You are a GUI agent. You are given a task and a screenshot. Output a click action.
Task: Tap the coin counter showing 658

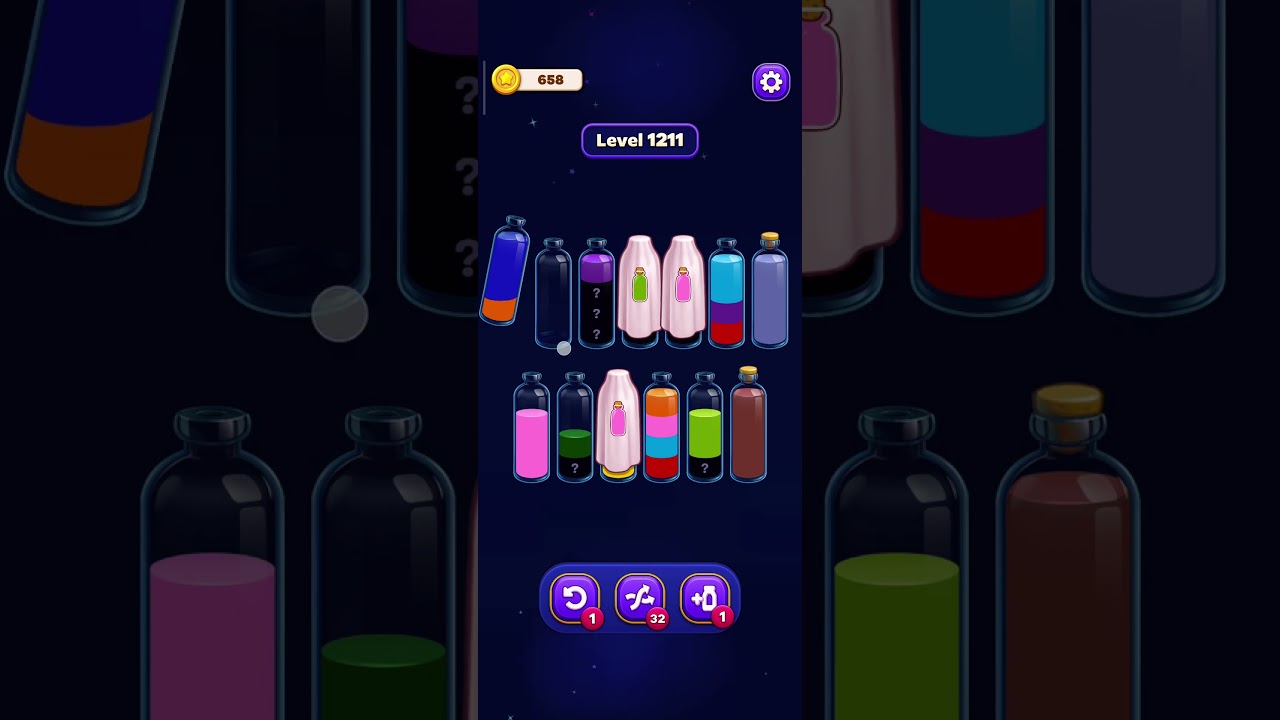(548, 80)
